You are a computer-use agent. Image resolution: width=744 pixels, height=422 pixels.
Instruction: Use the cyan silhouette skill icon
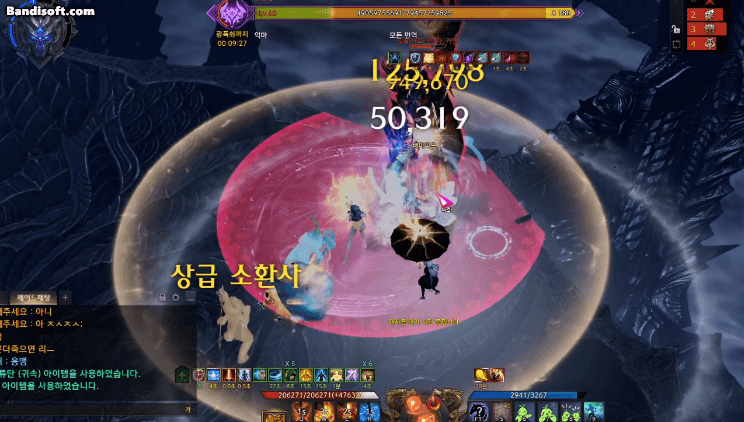pyautogui.click(x=594, y=411)
